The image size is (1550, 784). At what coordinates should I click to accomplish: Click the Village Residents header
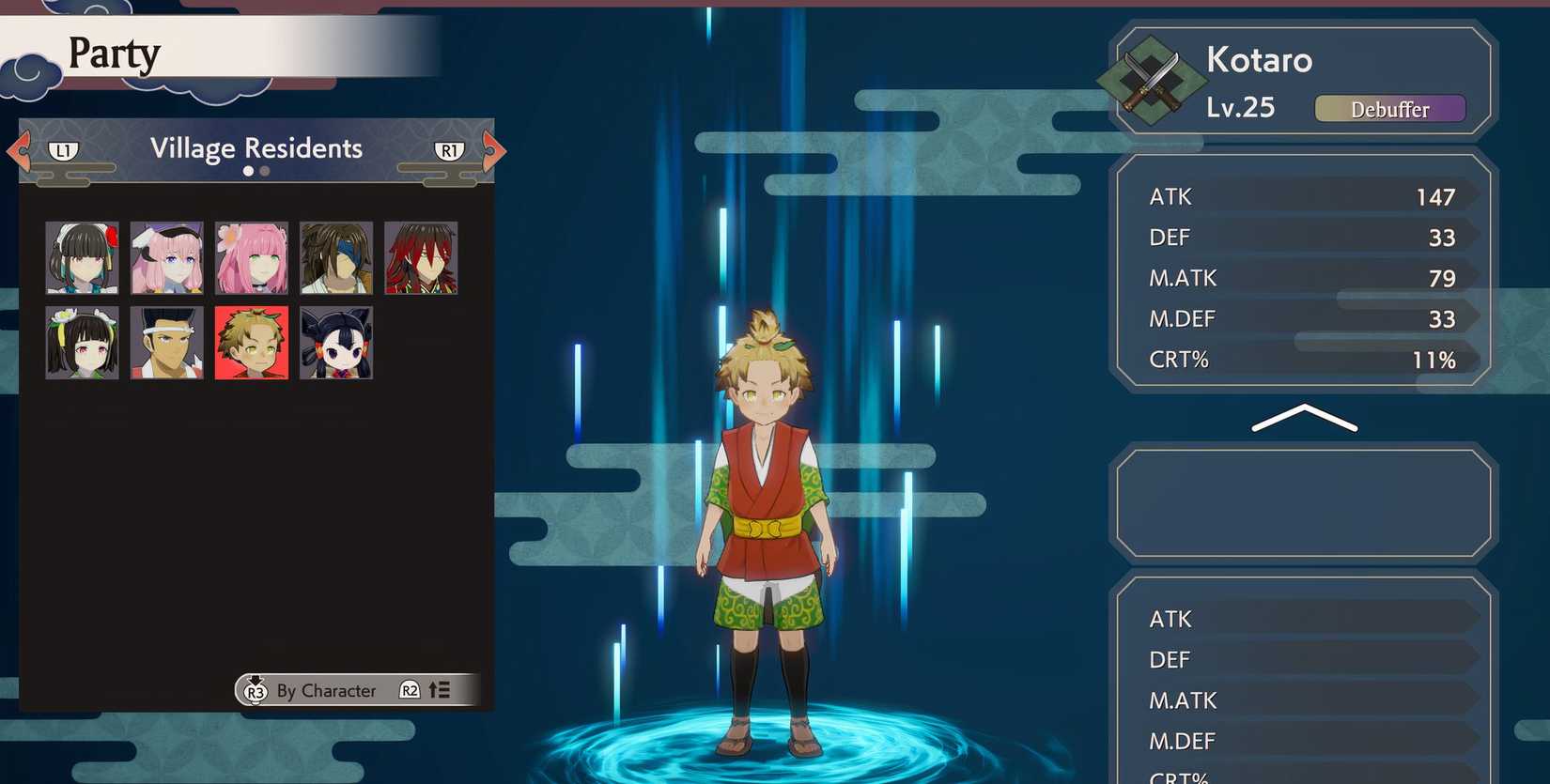(256, 147)
